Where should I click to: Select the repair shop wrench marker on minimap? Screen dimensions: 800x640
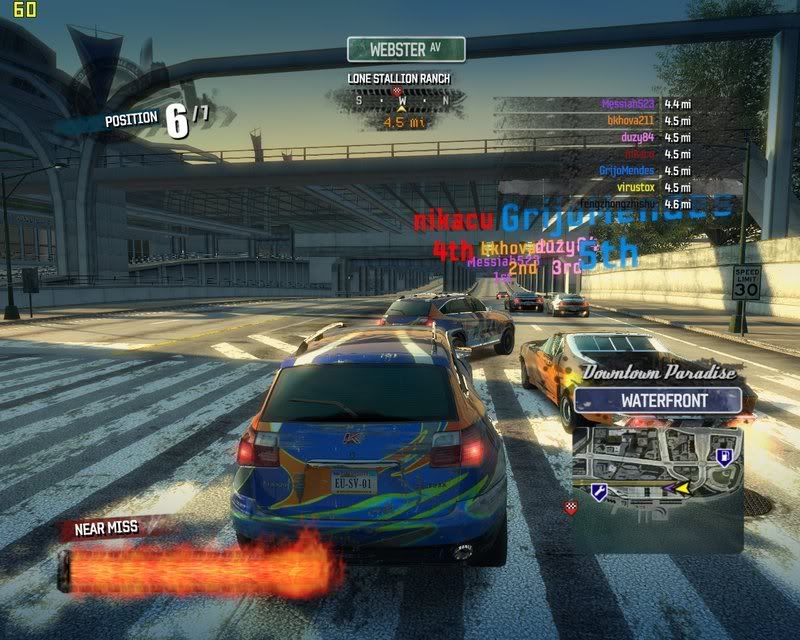point(600,491)
